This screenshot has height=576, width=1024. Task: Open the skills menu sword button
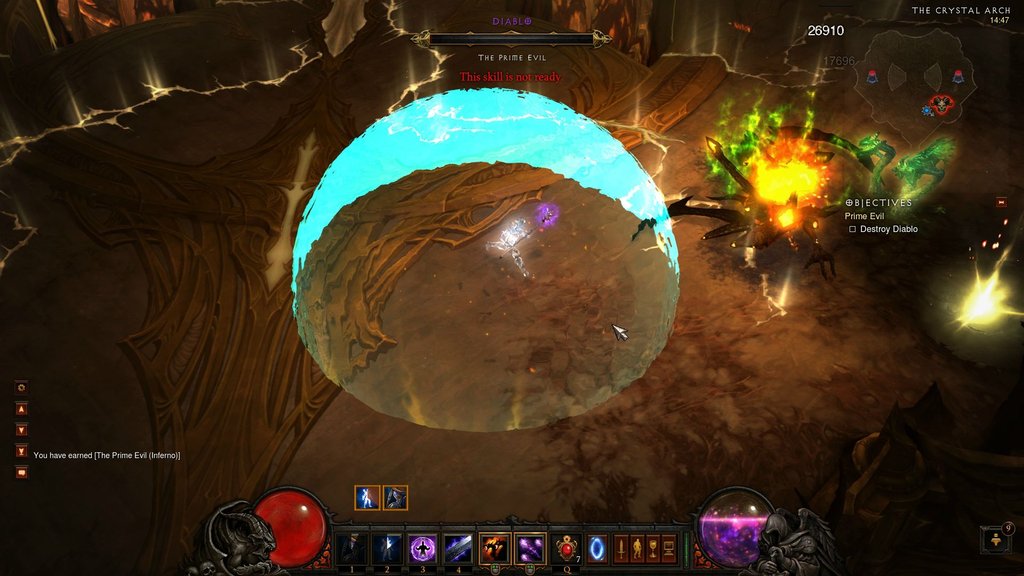pyautogui.click(x=620, y=549)
